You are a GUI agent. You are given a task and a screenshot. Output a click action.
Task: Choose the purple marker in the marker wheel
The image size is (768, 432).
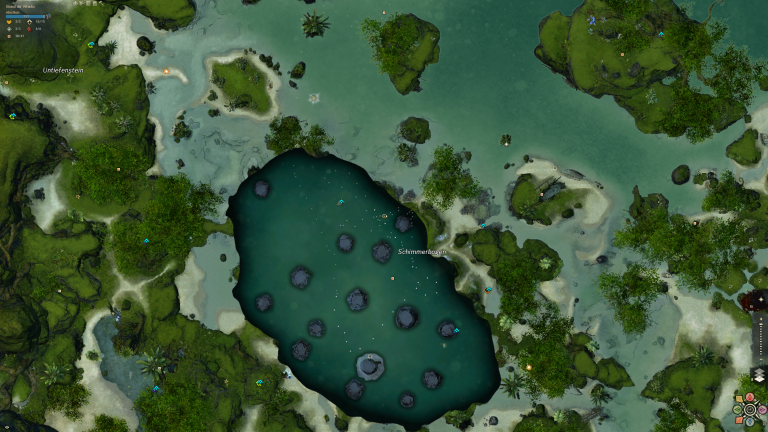(x=762, y=409)
